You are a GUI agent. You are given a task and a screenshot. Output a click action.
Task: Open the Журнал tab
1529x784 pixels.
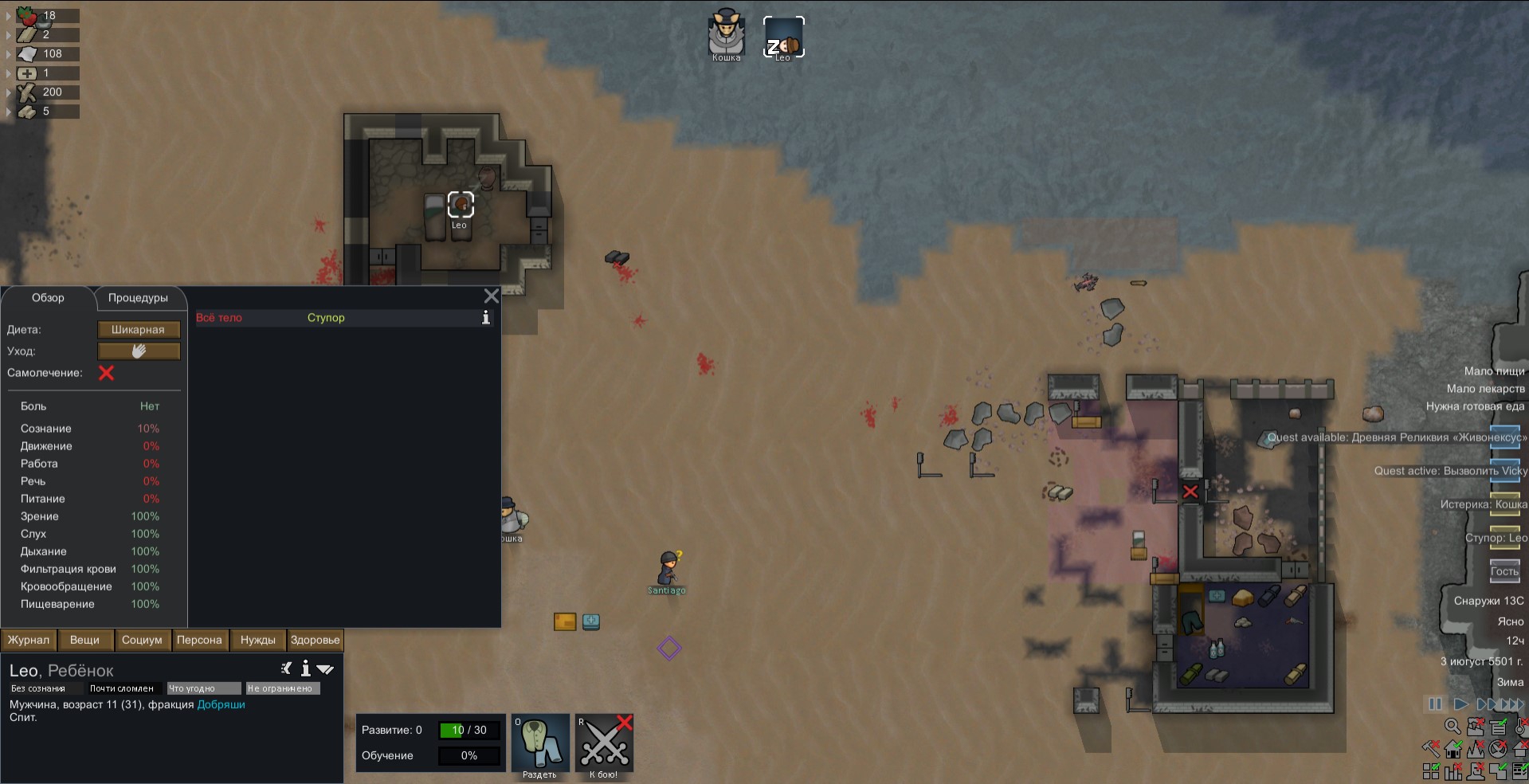tap(29, 640)
